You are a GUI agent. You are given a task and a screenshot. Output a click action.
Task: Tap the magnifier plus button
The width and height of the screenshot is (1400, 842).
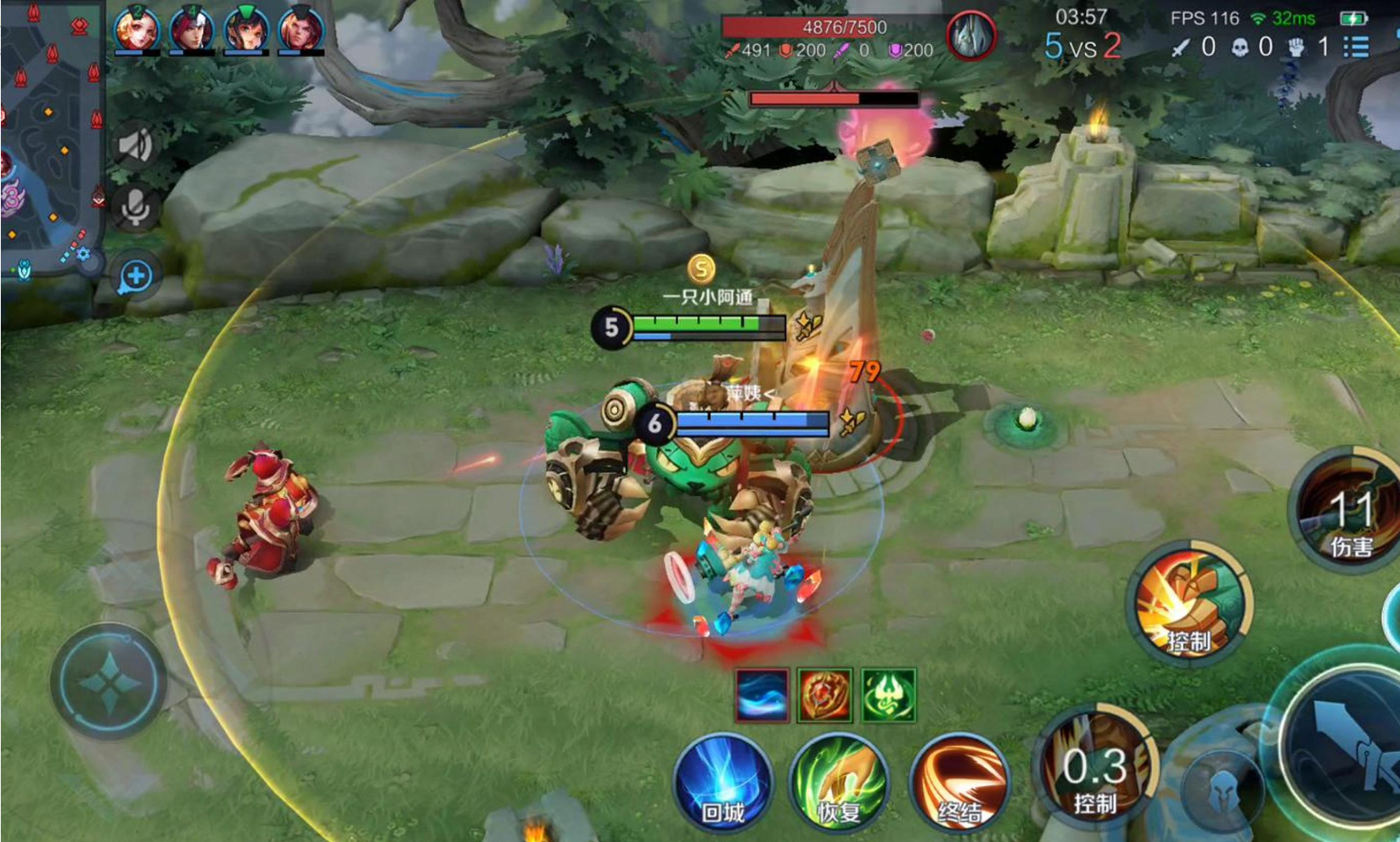tap(136, 276)
